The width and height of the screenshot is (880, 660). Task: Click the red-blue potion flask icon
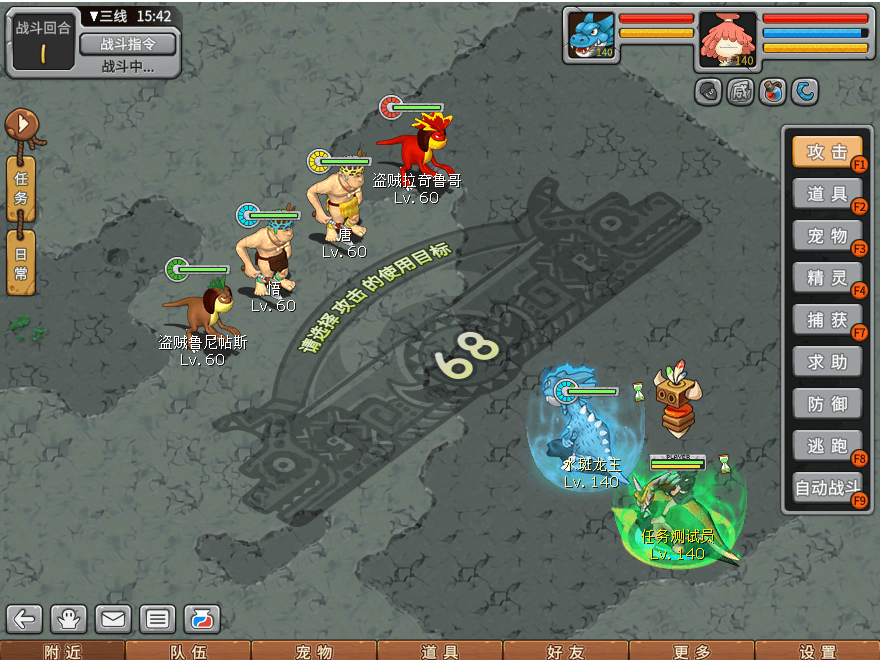pos(201,619)
